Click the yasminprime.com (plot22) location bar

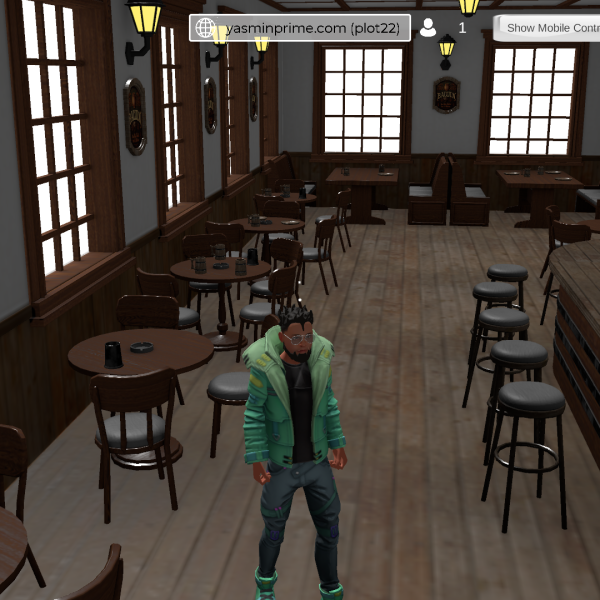[300, 28]
